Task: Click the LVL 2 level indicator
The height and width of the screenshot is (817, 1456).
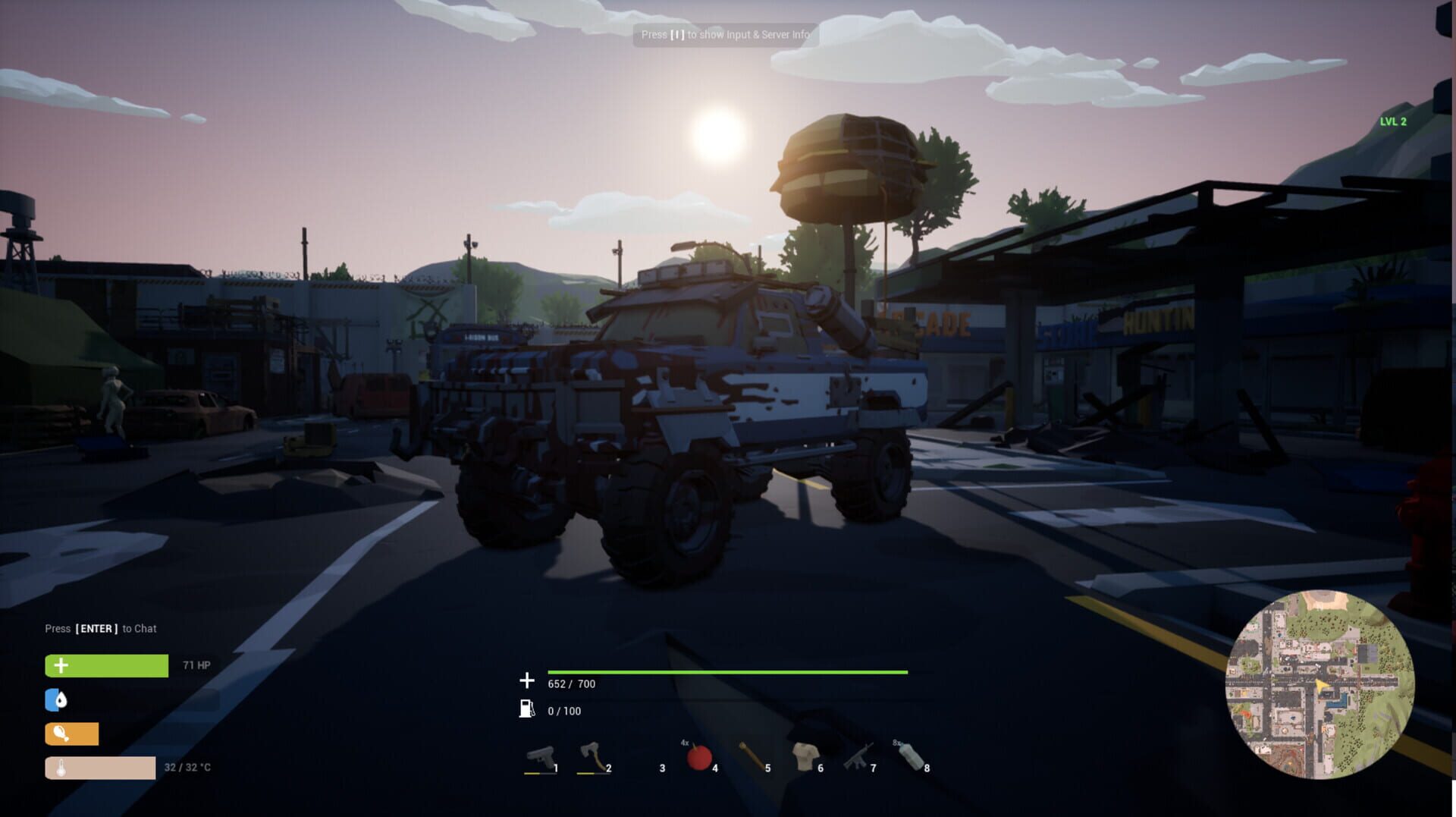Action: (1395, 120)
